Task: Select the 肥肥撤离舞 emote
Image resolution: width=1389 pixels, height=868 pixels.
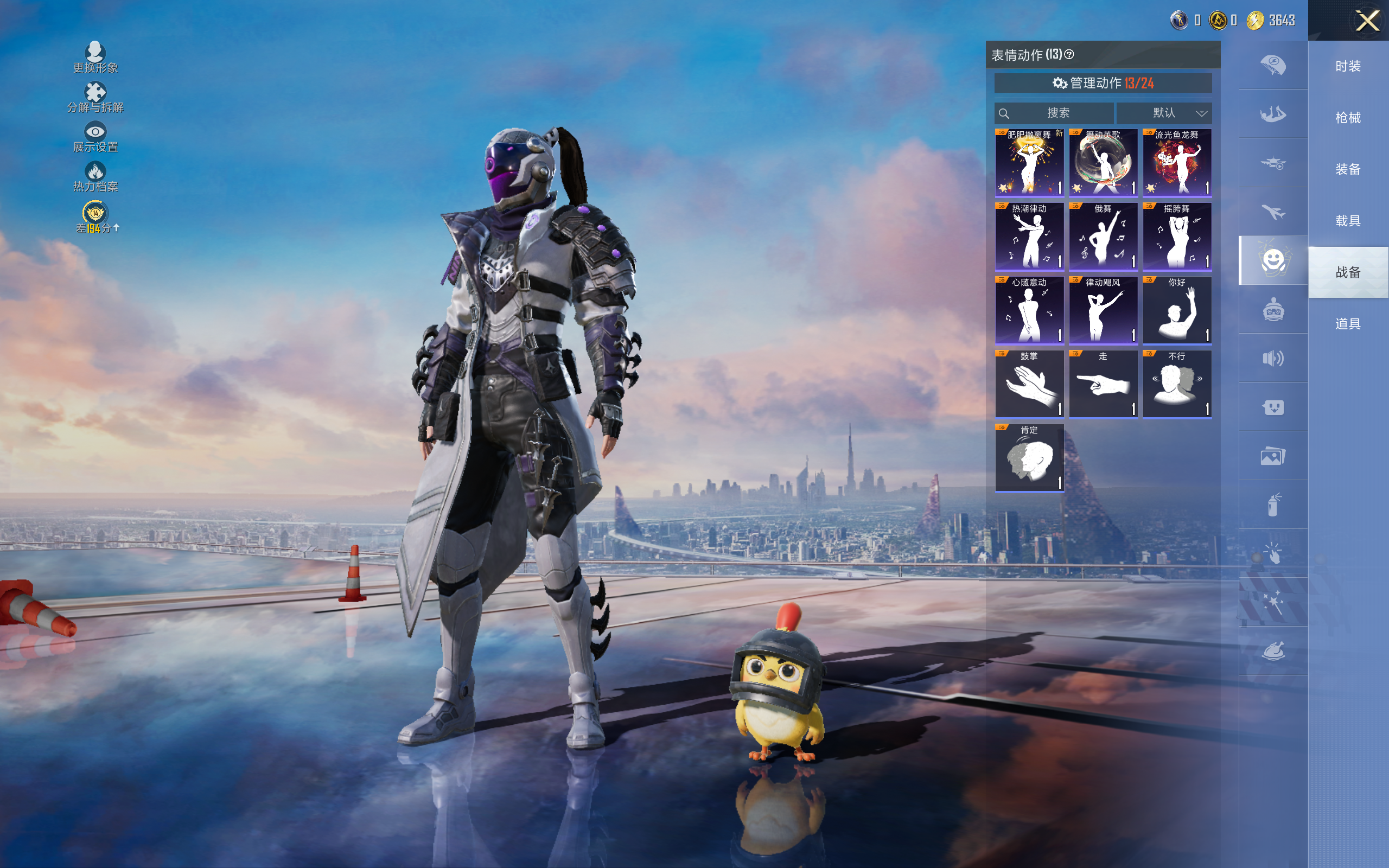Action: click(1029, 163)
